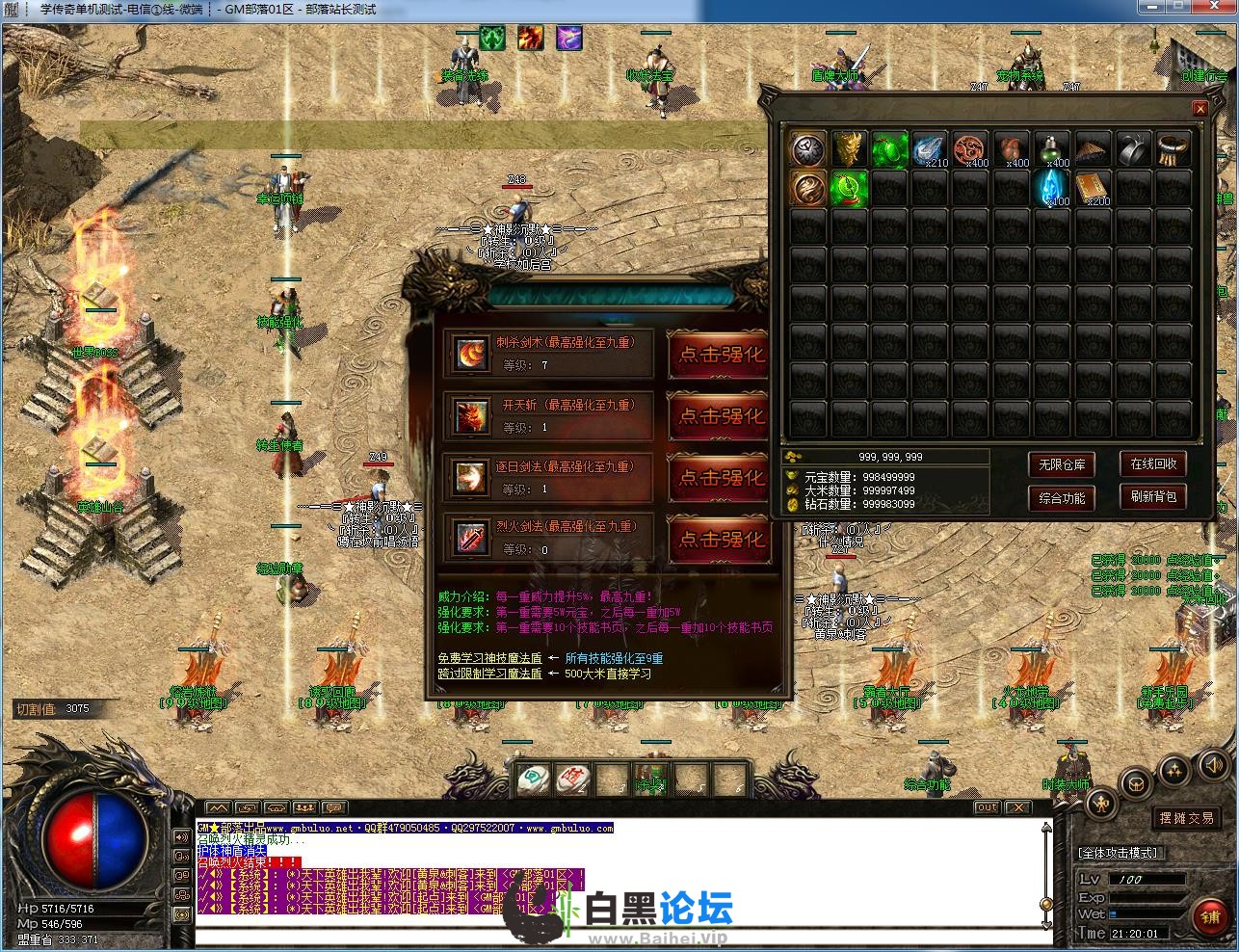1239x952 pixels.
Task: Toggle the 全体攻击模式 attack mode
Action: [1120, 853]
